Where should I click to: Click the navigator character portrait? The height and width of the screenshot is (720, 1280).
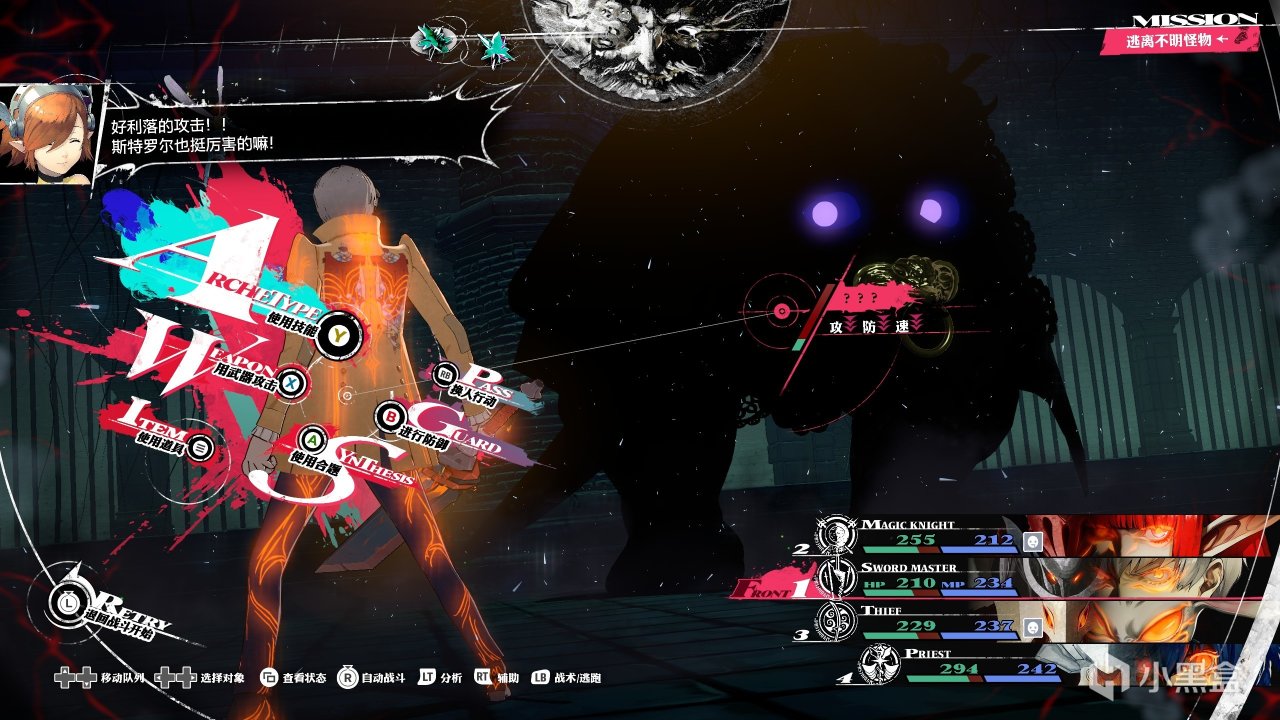[48, 133]
